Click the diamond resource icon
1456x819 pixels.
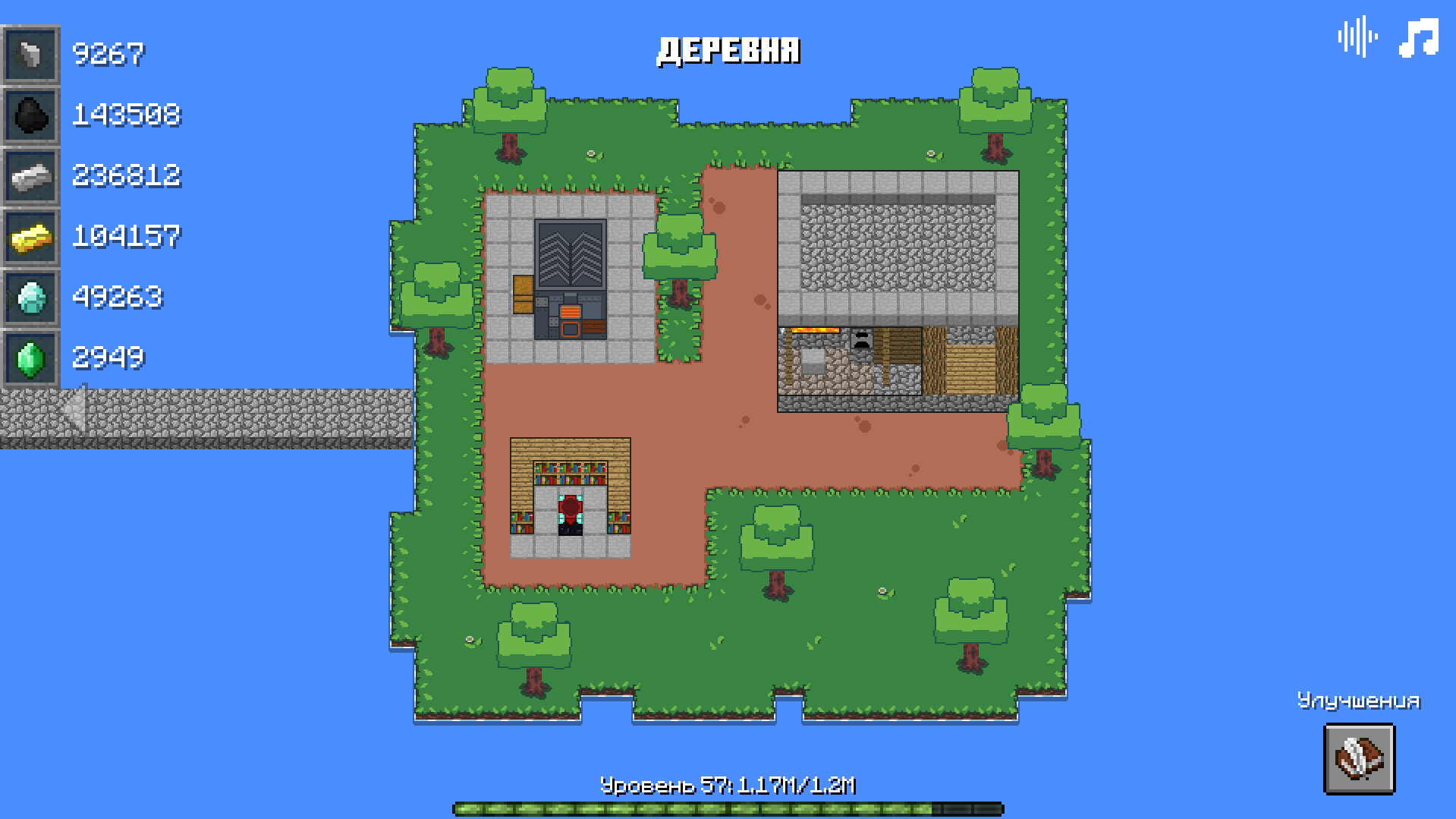(x=30, y=296)
